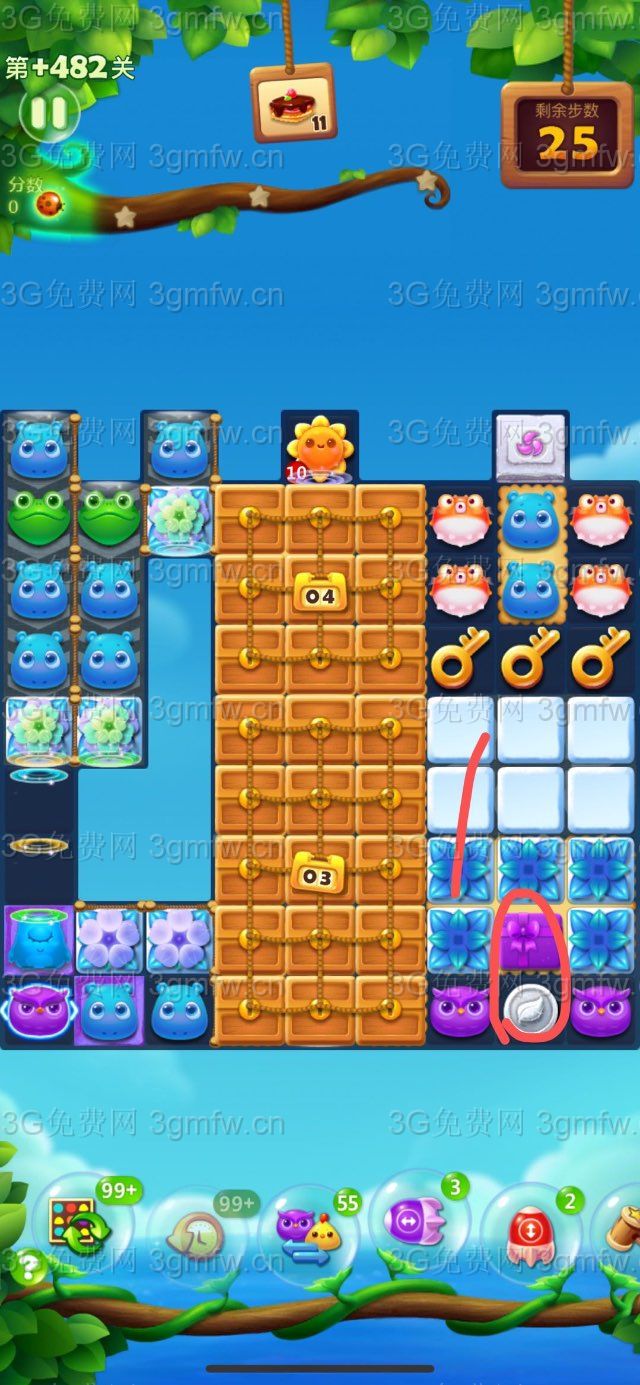The image size is (640, 1385).
Task: Select the owl and chick swap booster
Action: point(309,1234)
